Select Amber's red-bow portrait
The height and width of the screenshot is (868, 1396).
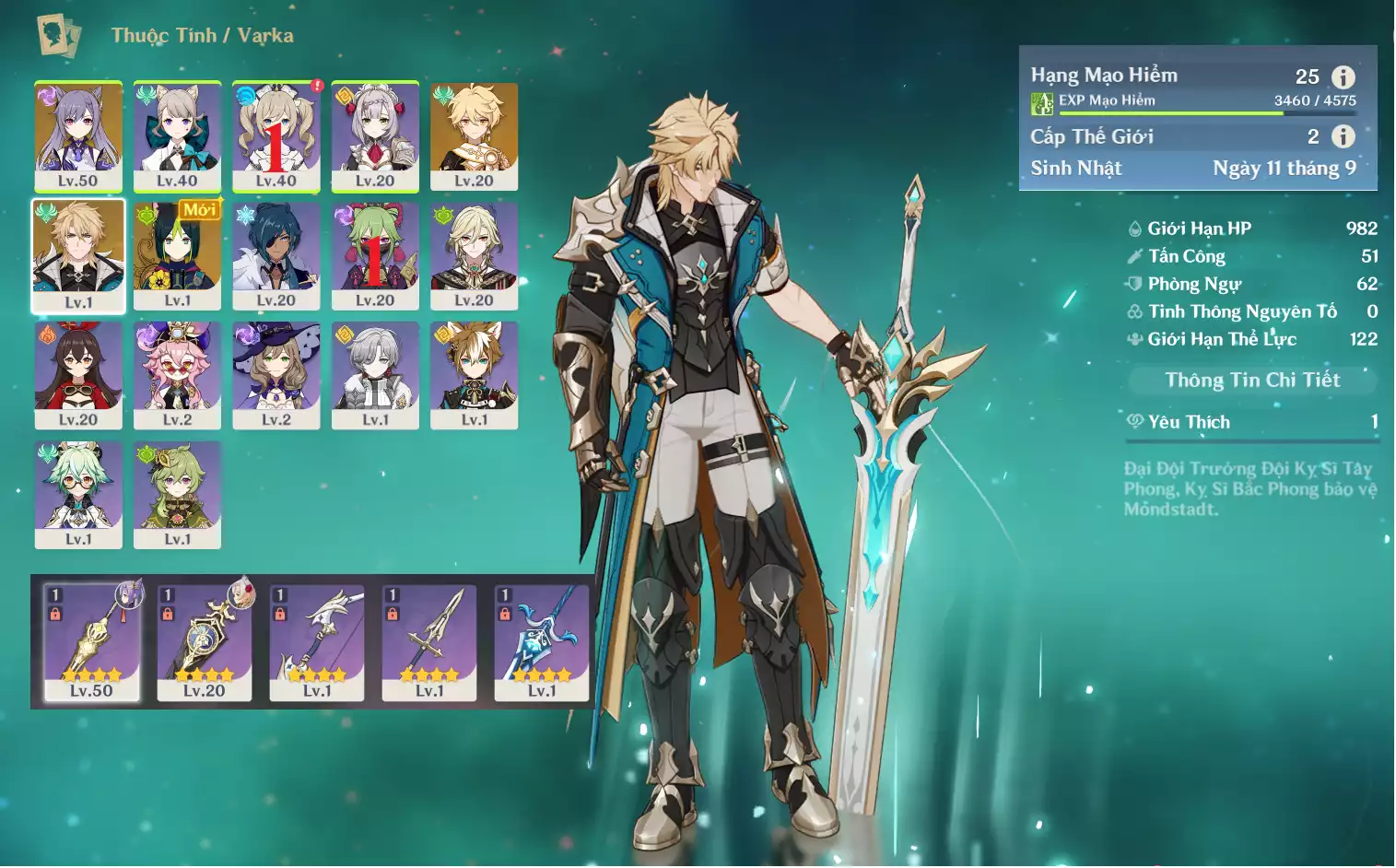tap(78, 374)
